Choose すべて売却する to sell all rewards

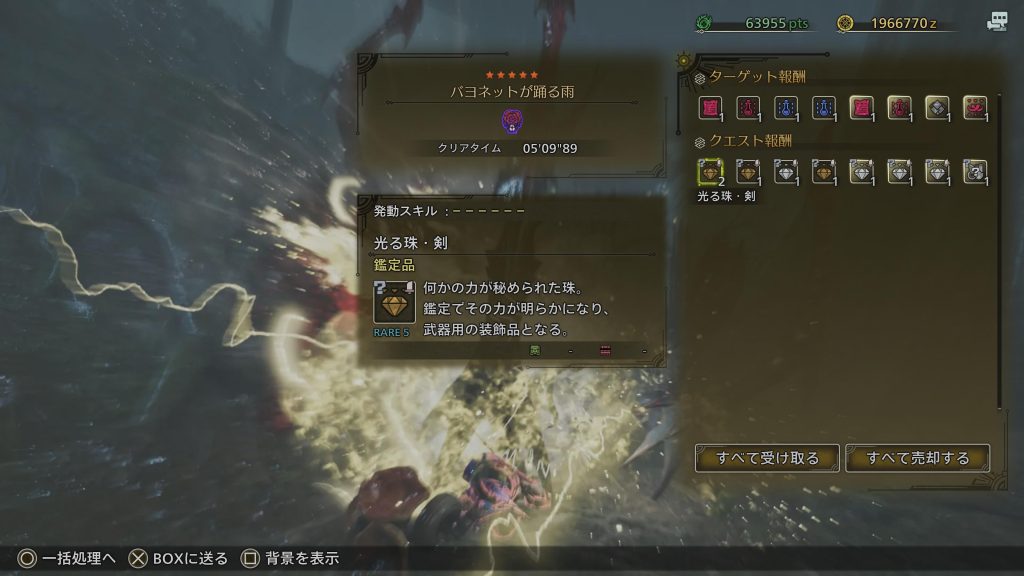click(918, 458)
